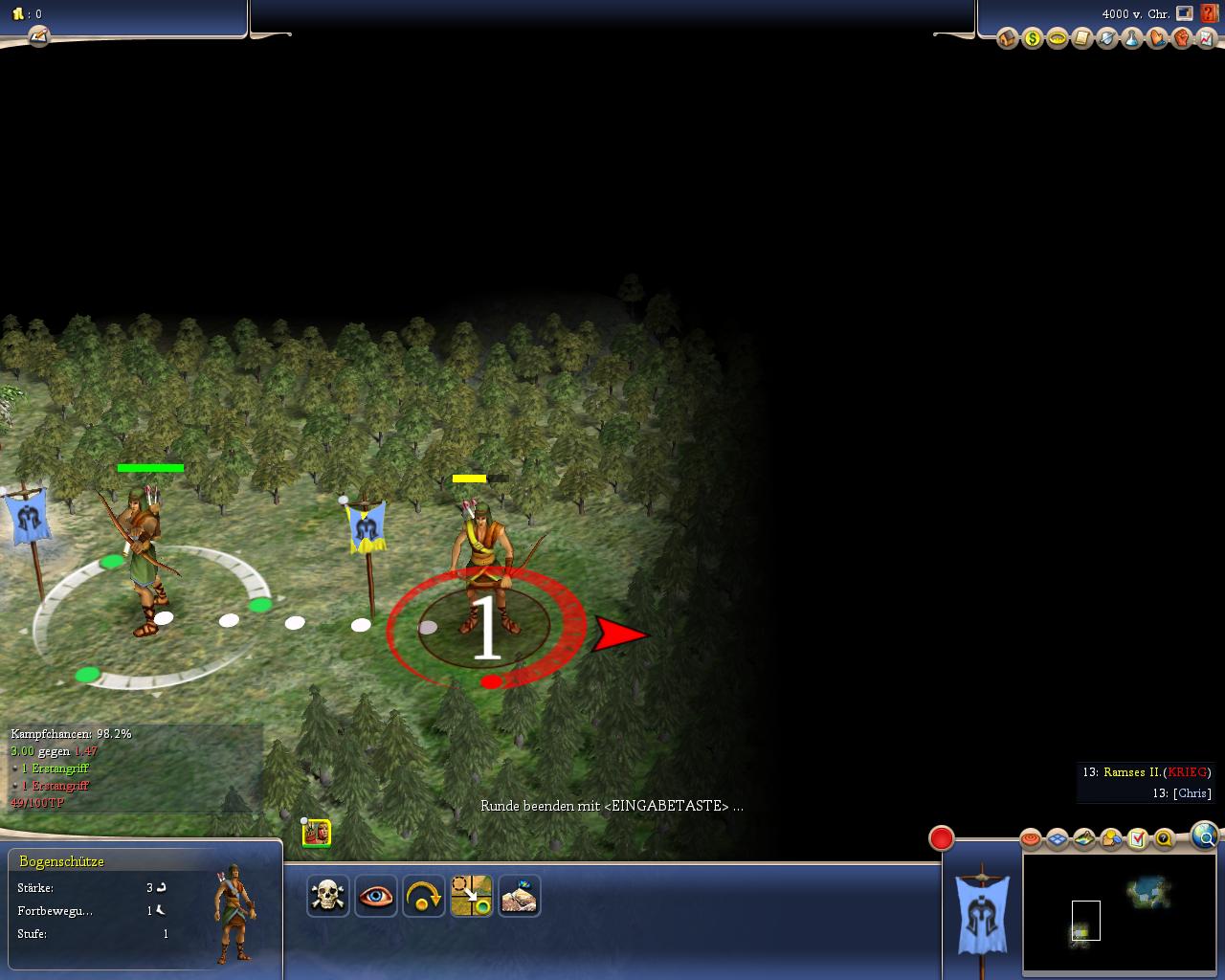Open the civics scroll screen
The width and height of the screenshot is (1225, 980).
1081,39
